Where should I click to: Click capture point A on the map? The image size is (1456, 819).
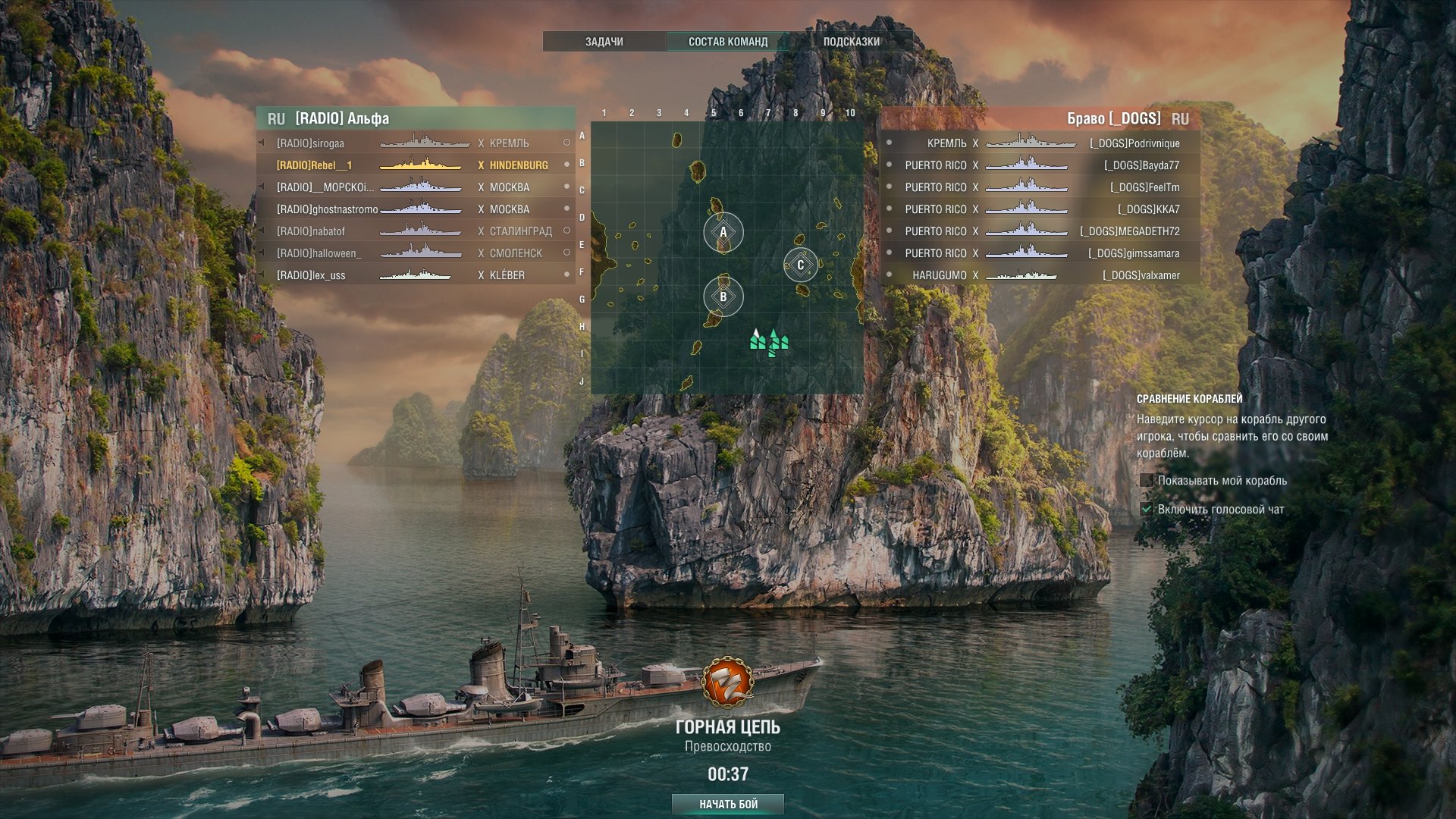(723, 233)
